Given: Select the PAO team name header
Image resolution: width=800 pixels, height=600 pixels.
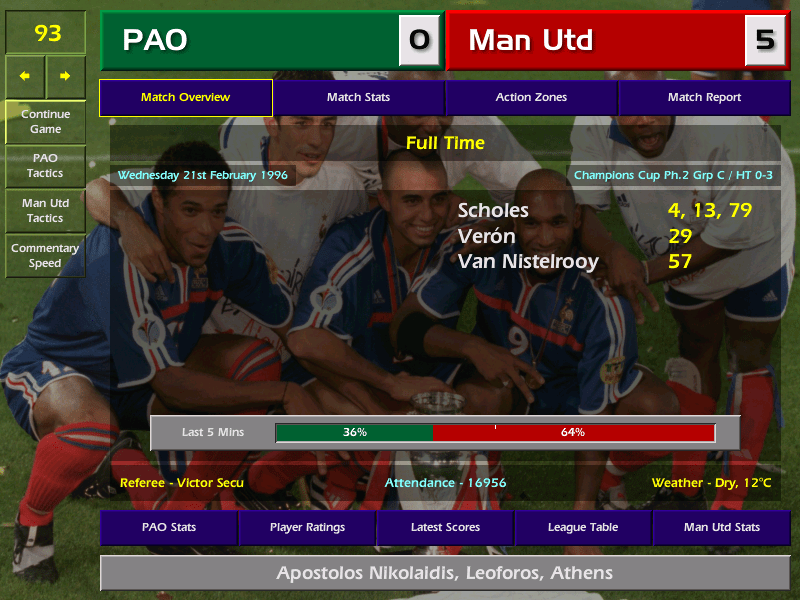Looking at the screenshot, I should pyautogui.click(x=250, y=40).
